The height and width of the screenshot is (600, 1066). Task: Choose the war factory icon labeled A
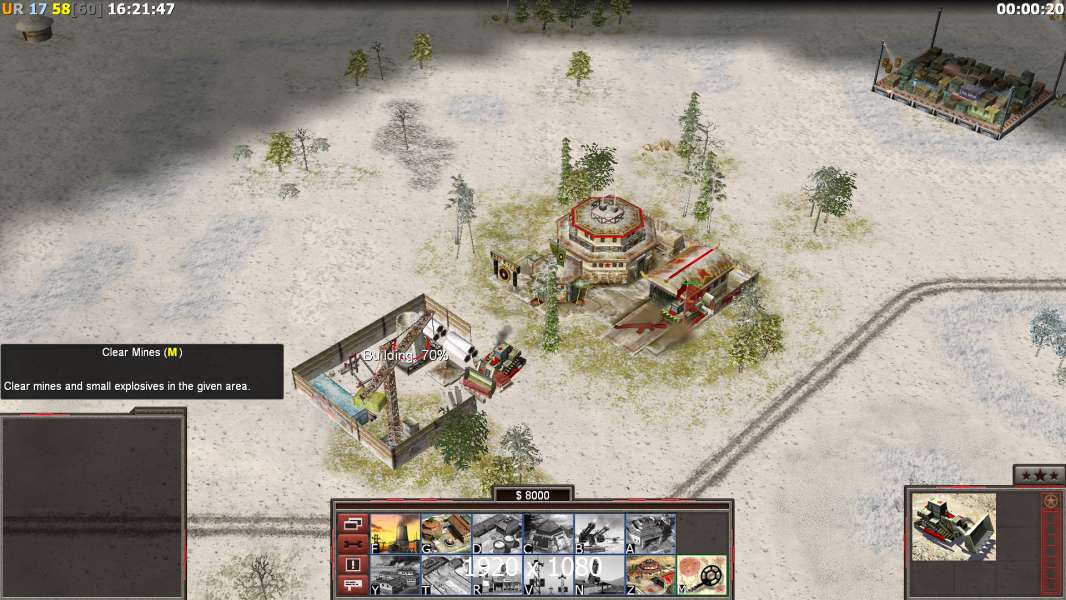click(650, 533)
